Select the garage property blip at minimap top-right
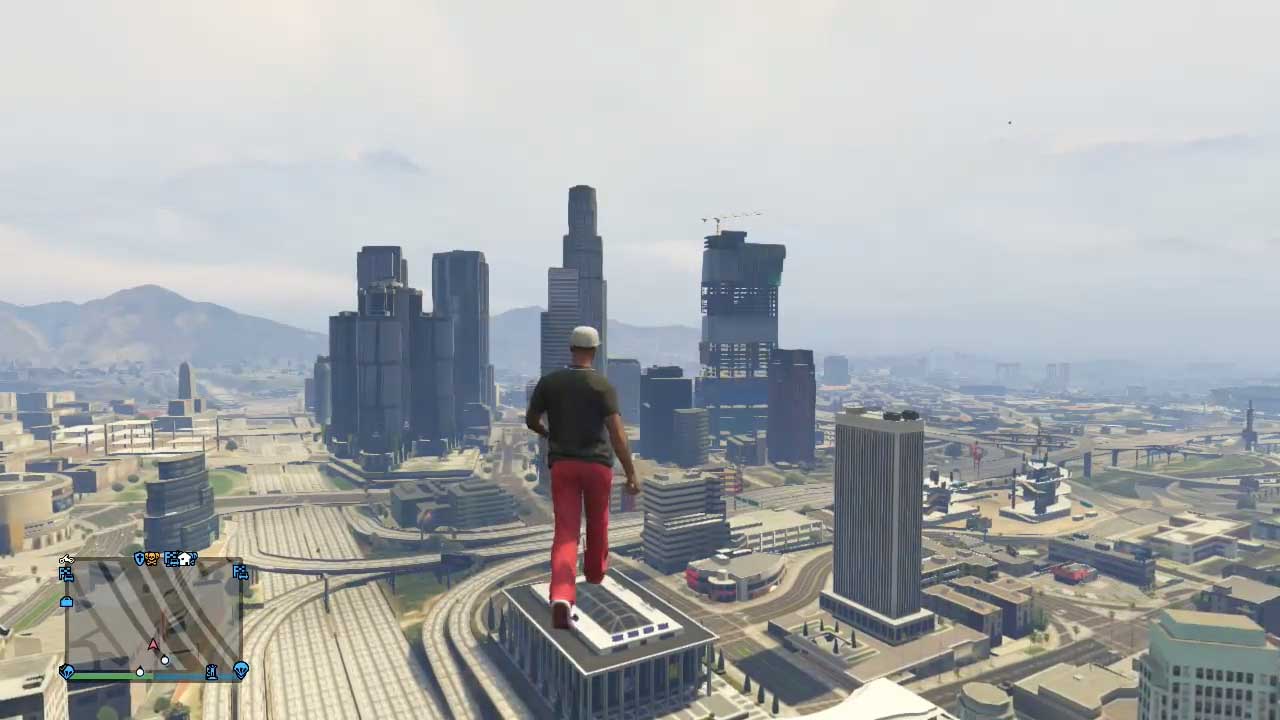Screen dimensions: 1280x720 coord(240,573)
